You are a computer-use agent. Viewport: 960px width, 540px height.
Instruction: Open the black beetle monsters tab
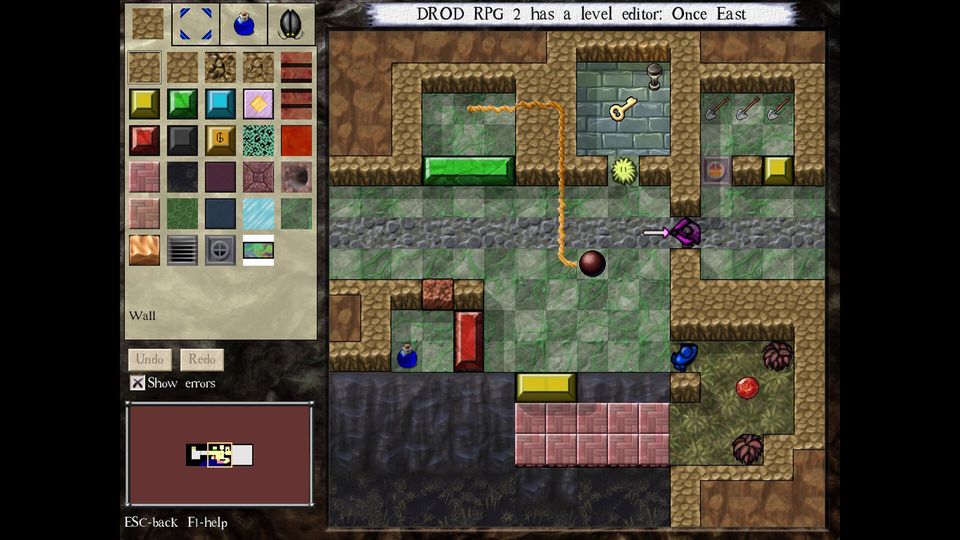click(x=291, y=23)
